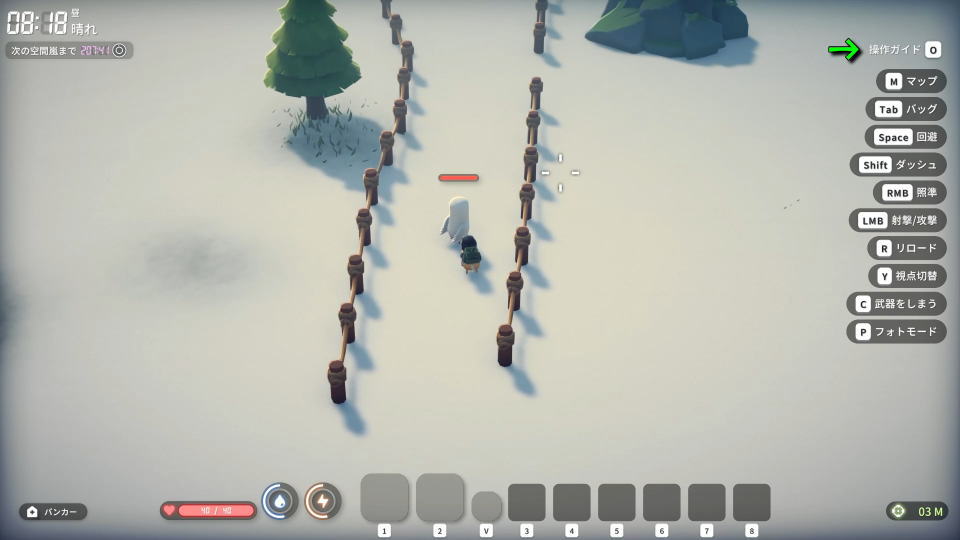Choose the small slot labeled V
This screenshot has width=960, height=540.
(486, 505)
